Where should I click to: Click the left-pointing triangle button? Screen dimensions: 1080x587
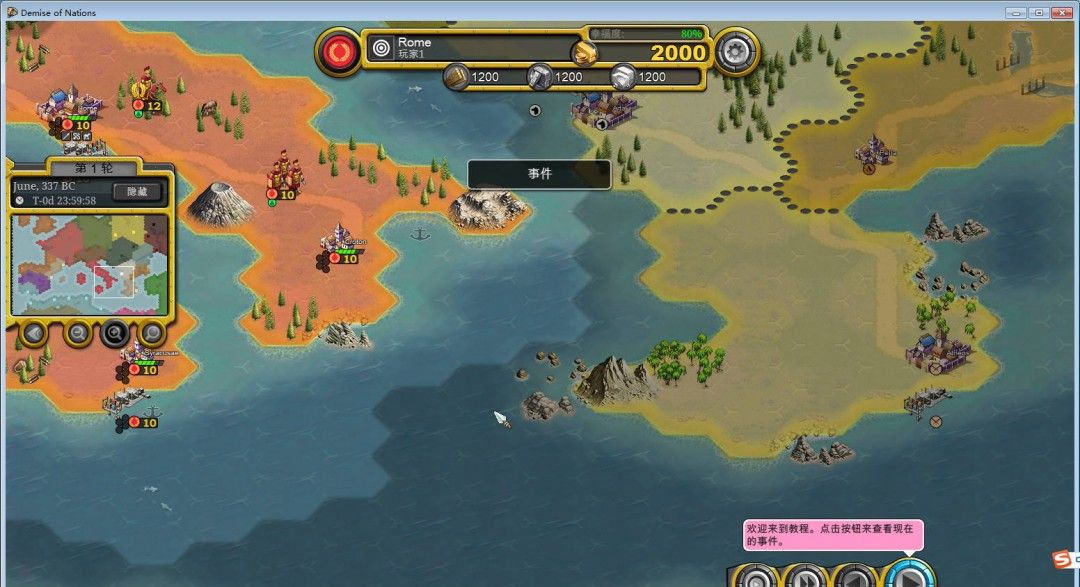coord(856,577)
